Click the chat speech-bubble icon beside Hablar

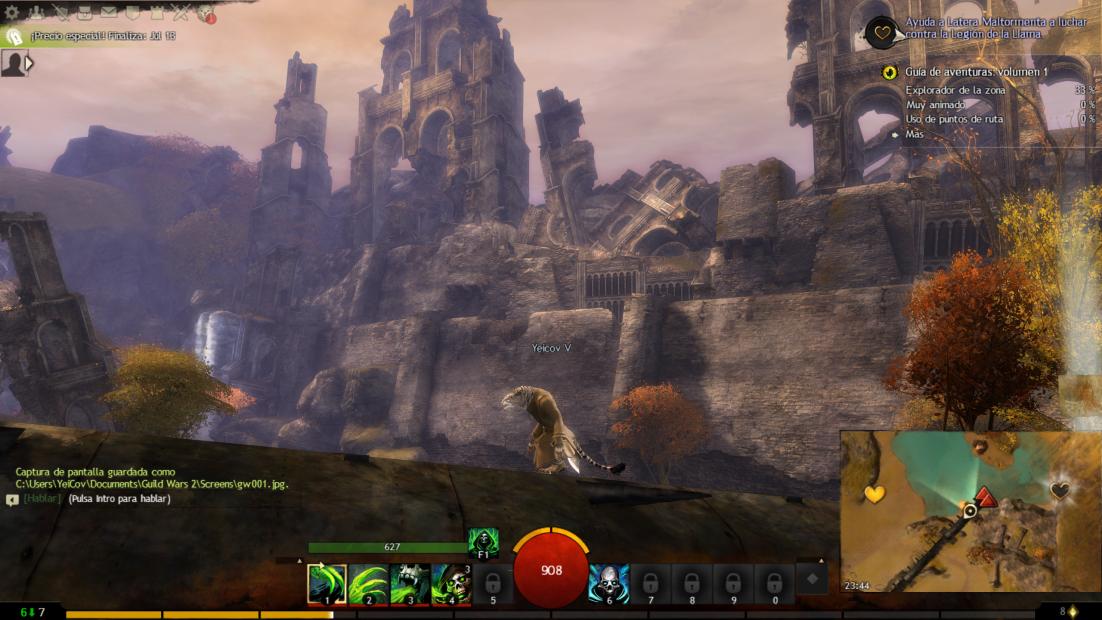pyautogui.click(x=12, y=499)
